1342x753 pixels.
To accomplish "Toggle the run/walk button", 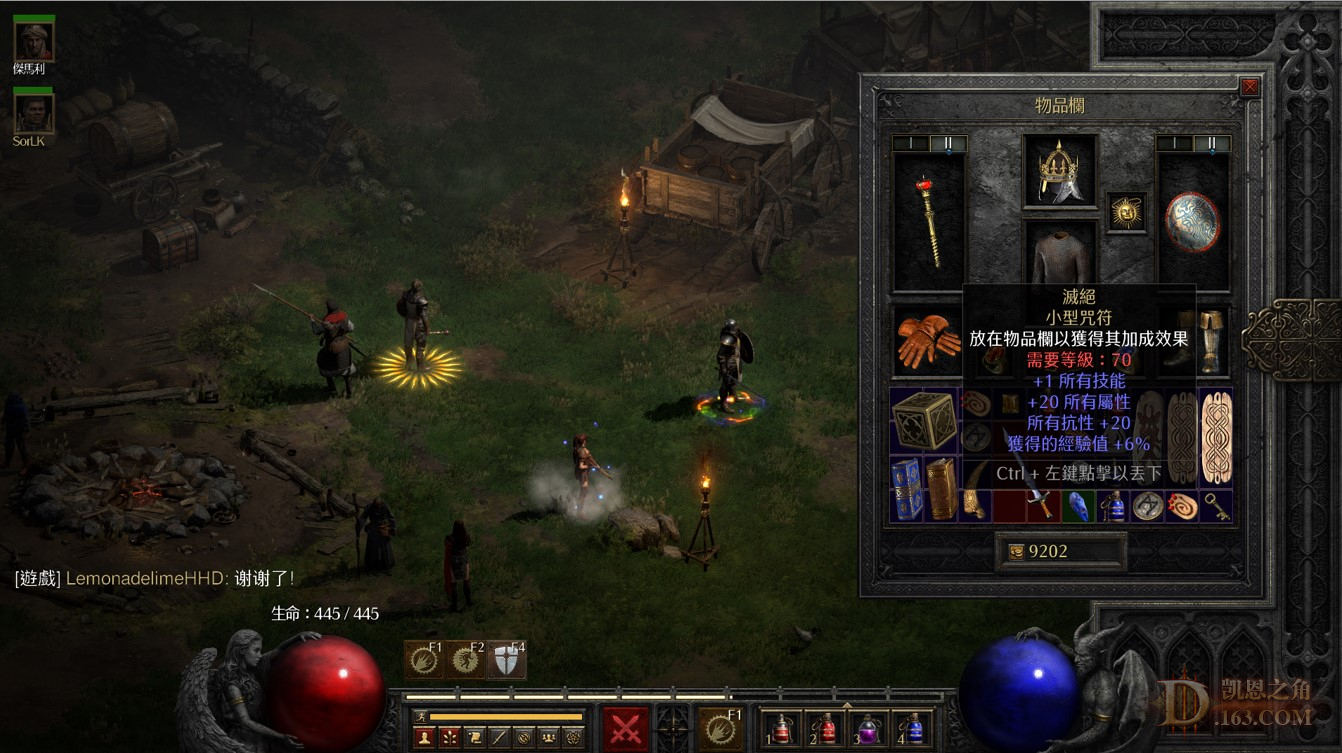I will point(421,716).
